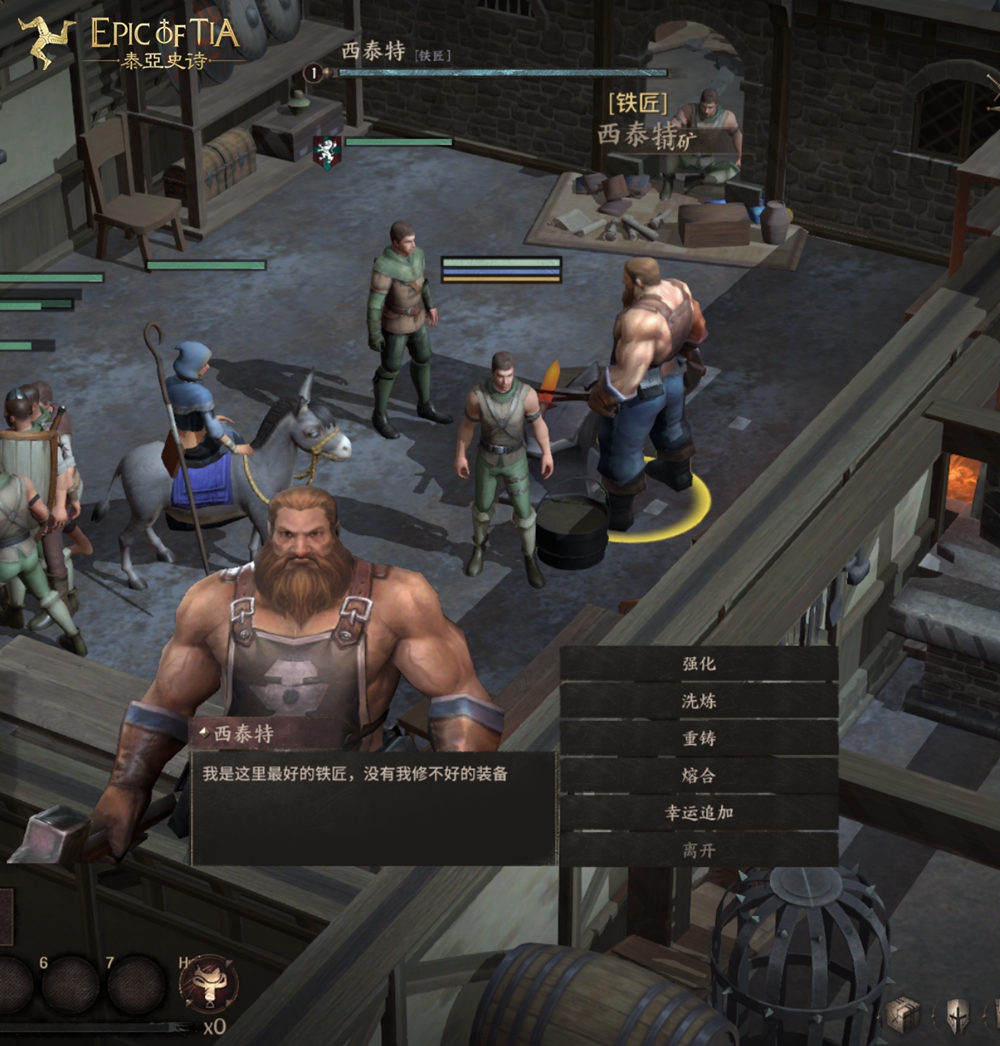Viewport: 1000px width, 1046px height.
Task: Click 离开 (Leave) to exit the dialogue
Action: pos(699,850)
